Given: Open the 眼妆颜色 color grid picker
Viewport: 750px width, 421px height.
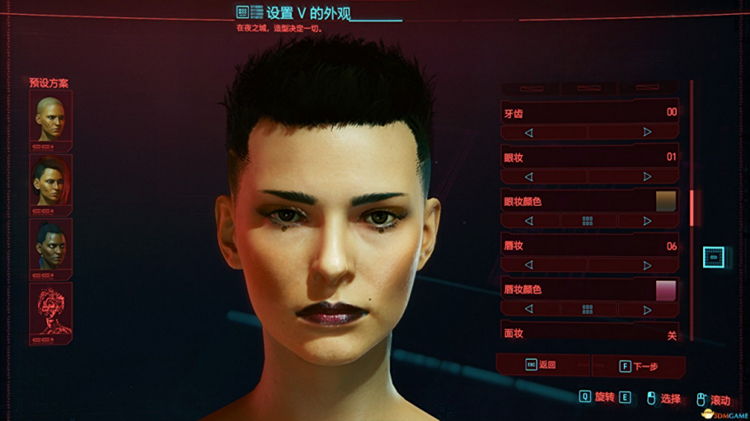Looking at the screenshot, I should tap(588, 220).
